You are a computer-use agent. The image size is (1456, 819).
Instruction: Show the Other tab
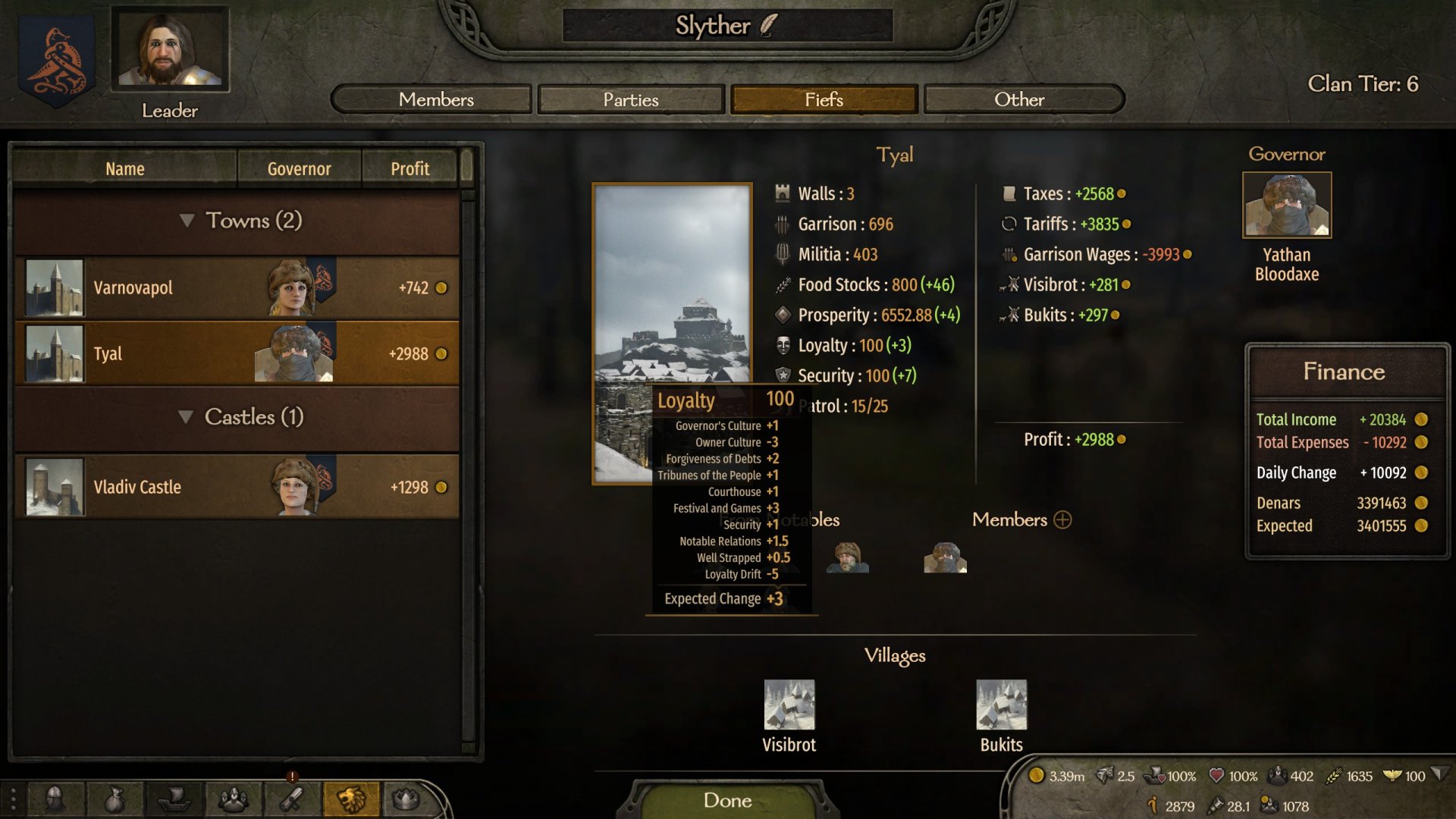point(1019,99)
